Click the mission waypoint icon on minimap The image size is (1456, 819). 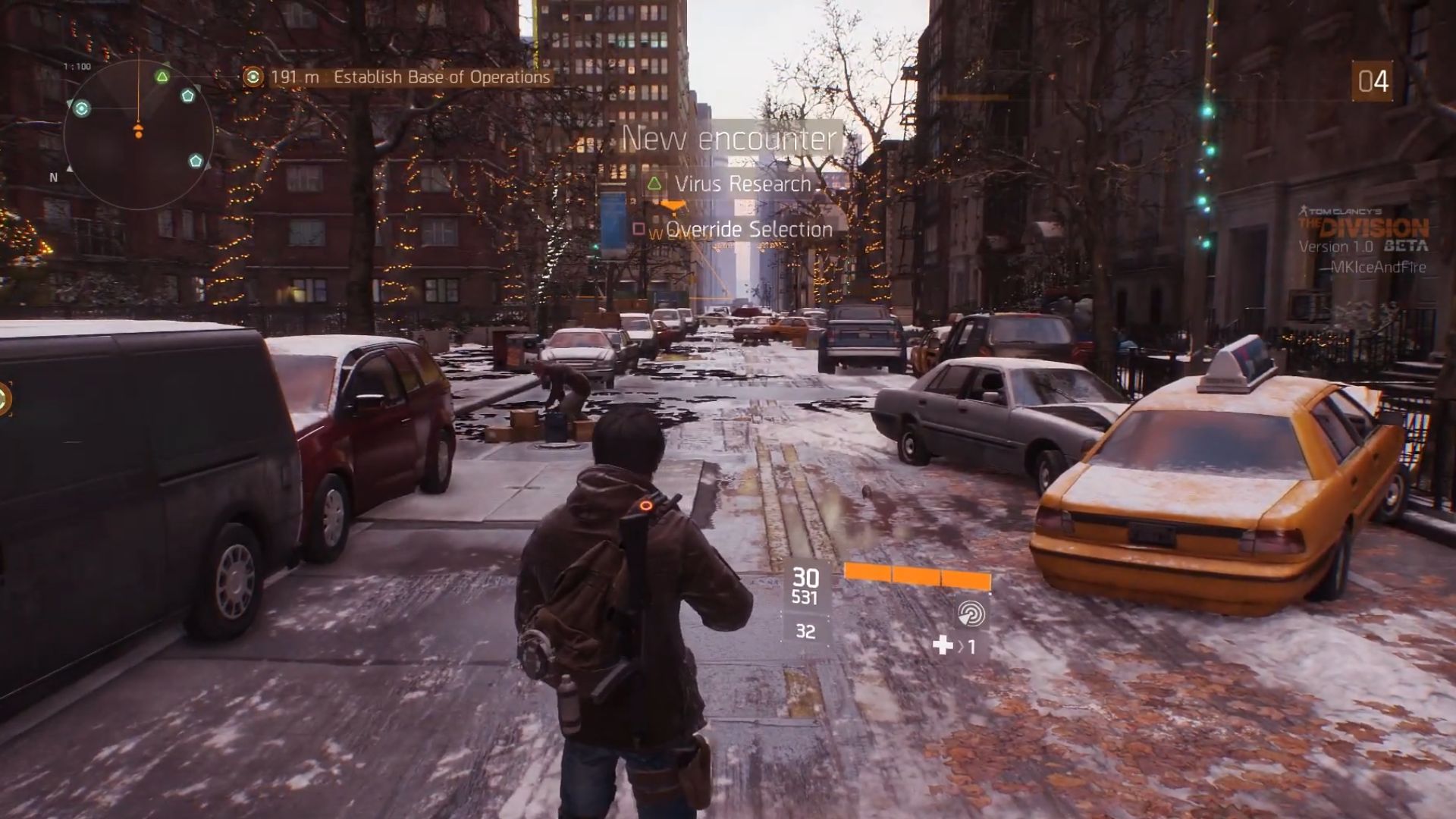pyautogui.click(x=82, y=108)
